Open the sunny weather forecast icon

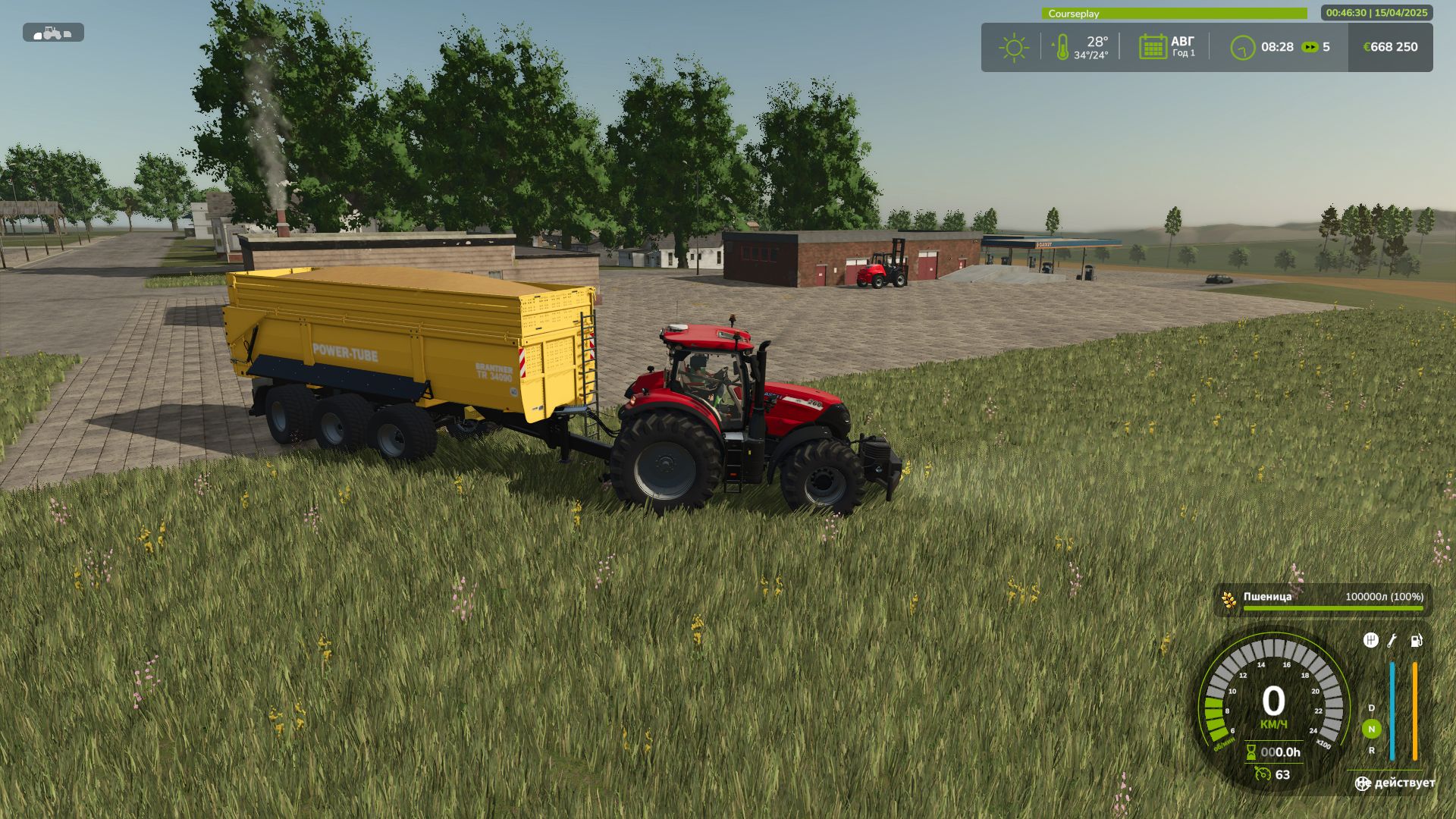coord(1013,47)
